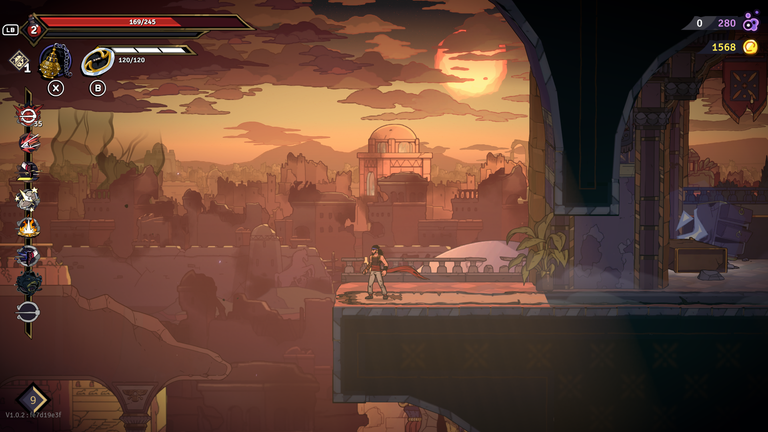Click the empty ring medallion slot
The image size is (768, 432).
click(x=27, y=311)
